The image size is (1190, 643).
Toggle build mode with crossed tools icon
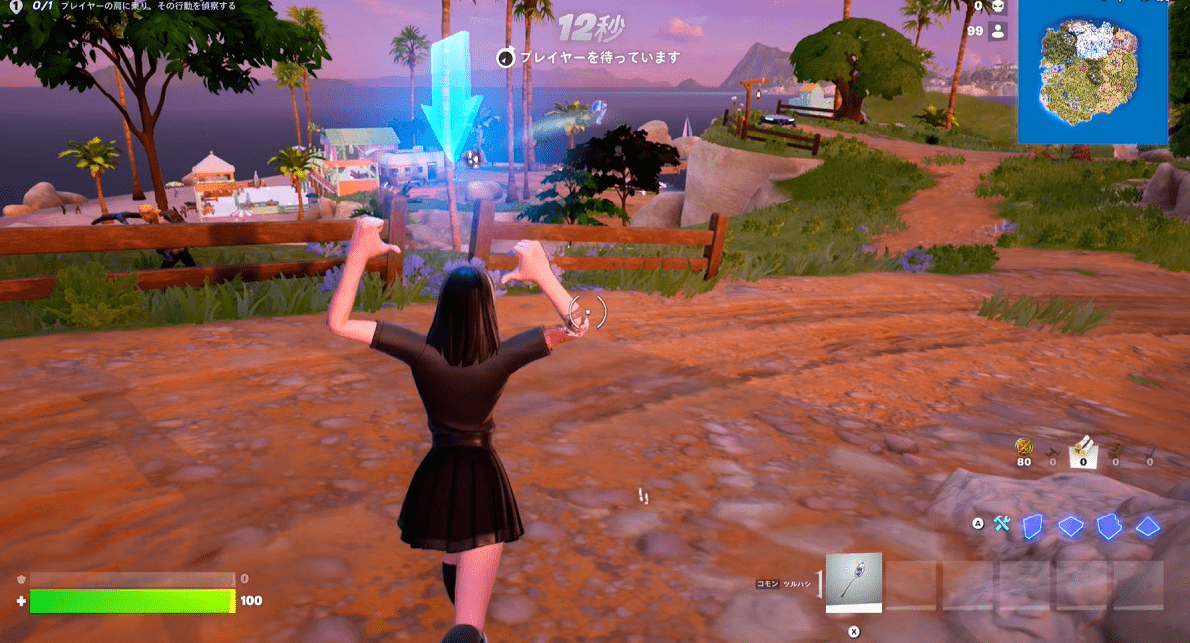click(1002, 524)
